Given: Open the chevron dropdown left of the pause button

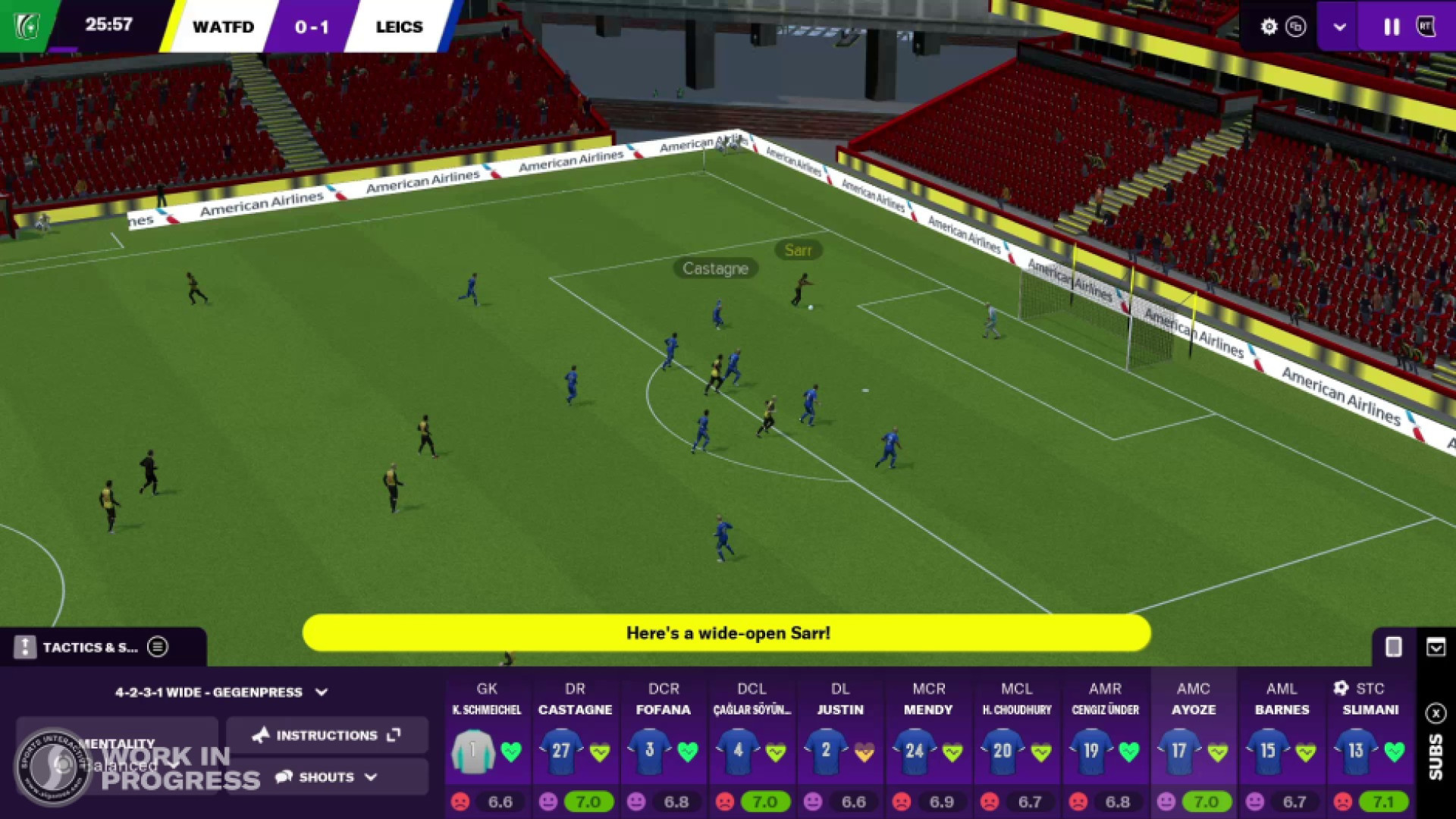Looking at the screenshot, I should [x=1339, y=27].
